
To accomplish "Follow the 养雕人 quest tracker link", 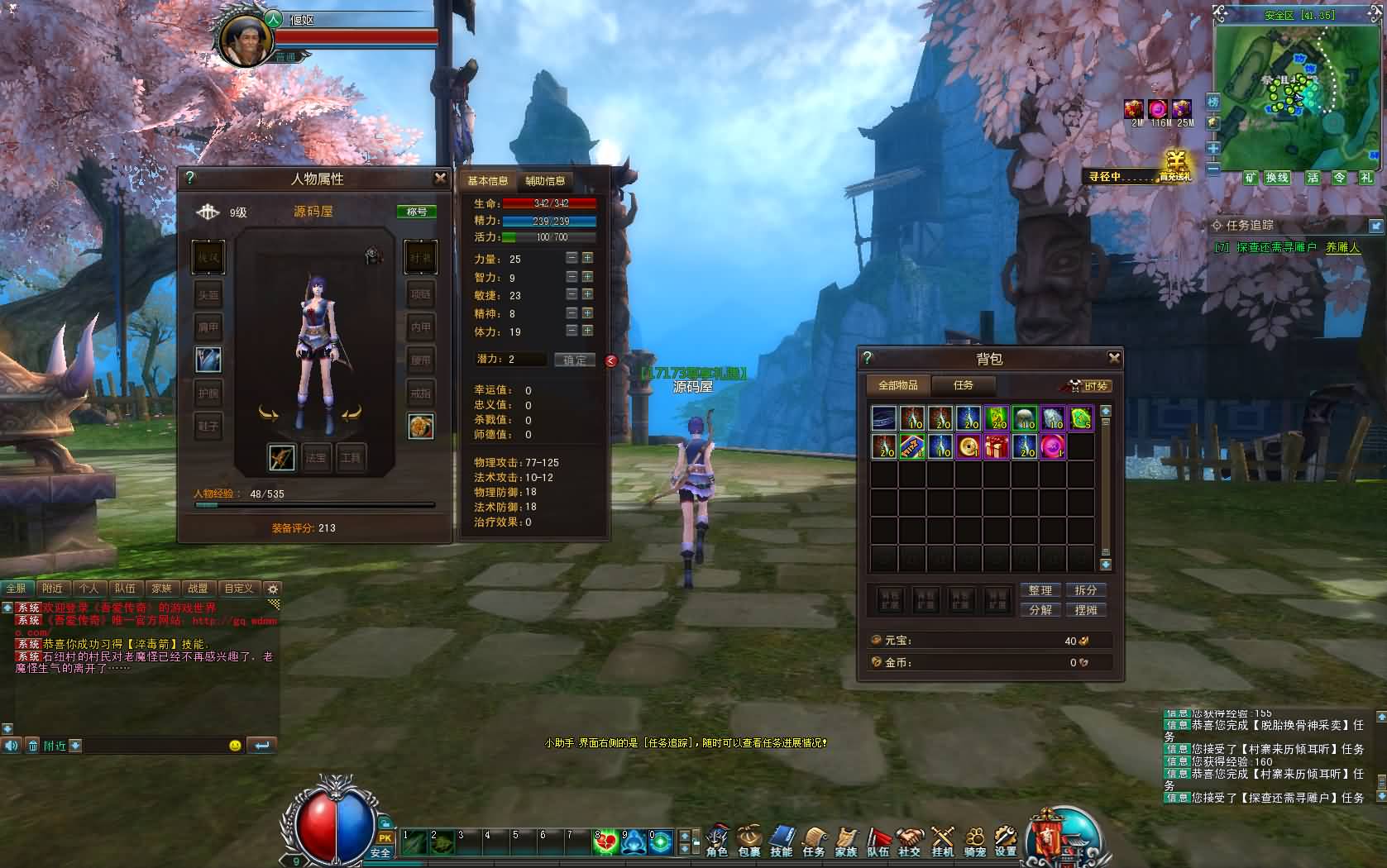I will tap(1342, 247).
